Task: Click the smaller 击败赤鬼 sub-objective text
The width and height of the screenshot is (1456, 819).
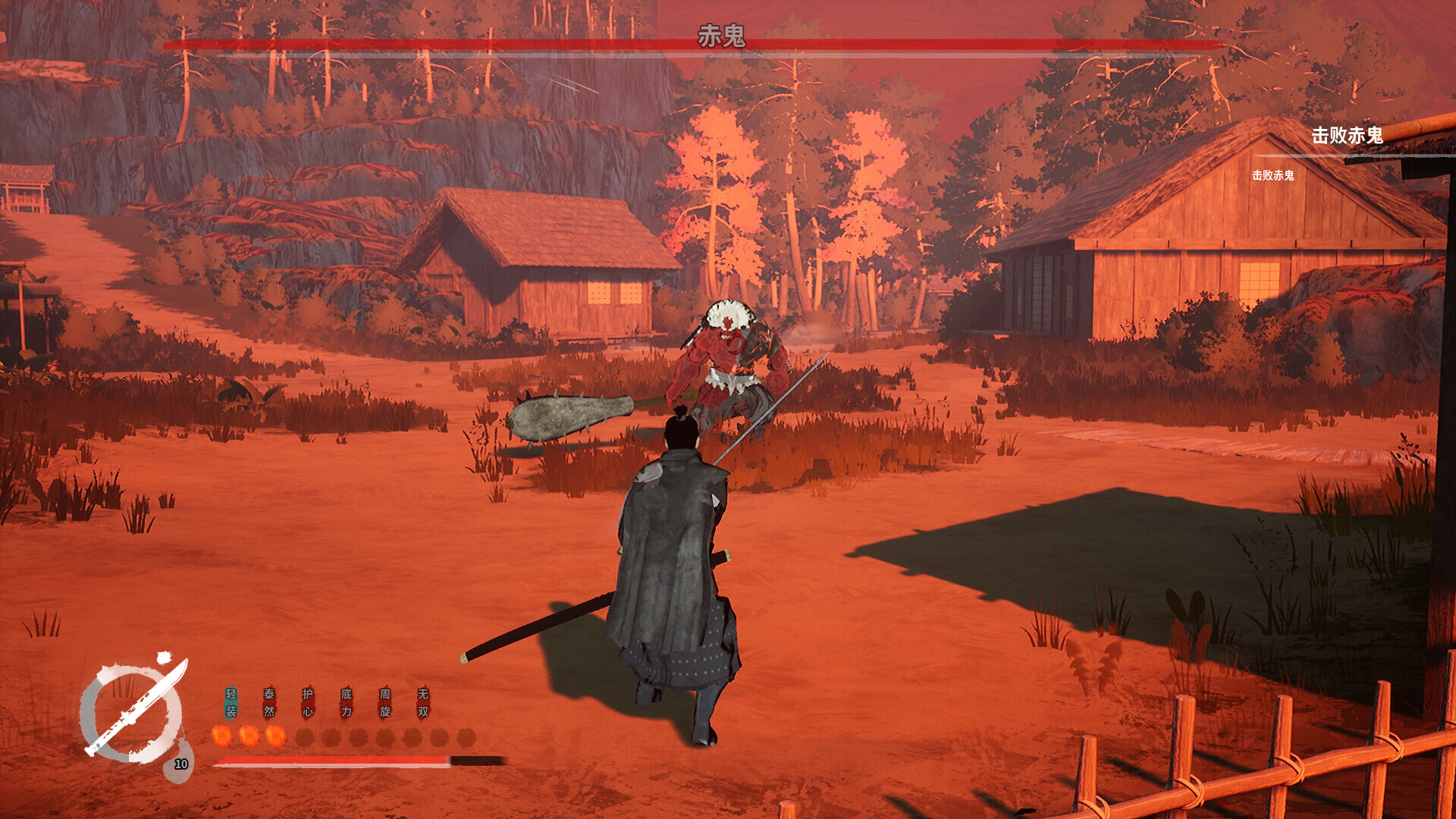Action: [x=1276, y=175]
